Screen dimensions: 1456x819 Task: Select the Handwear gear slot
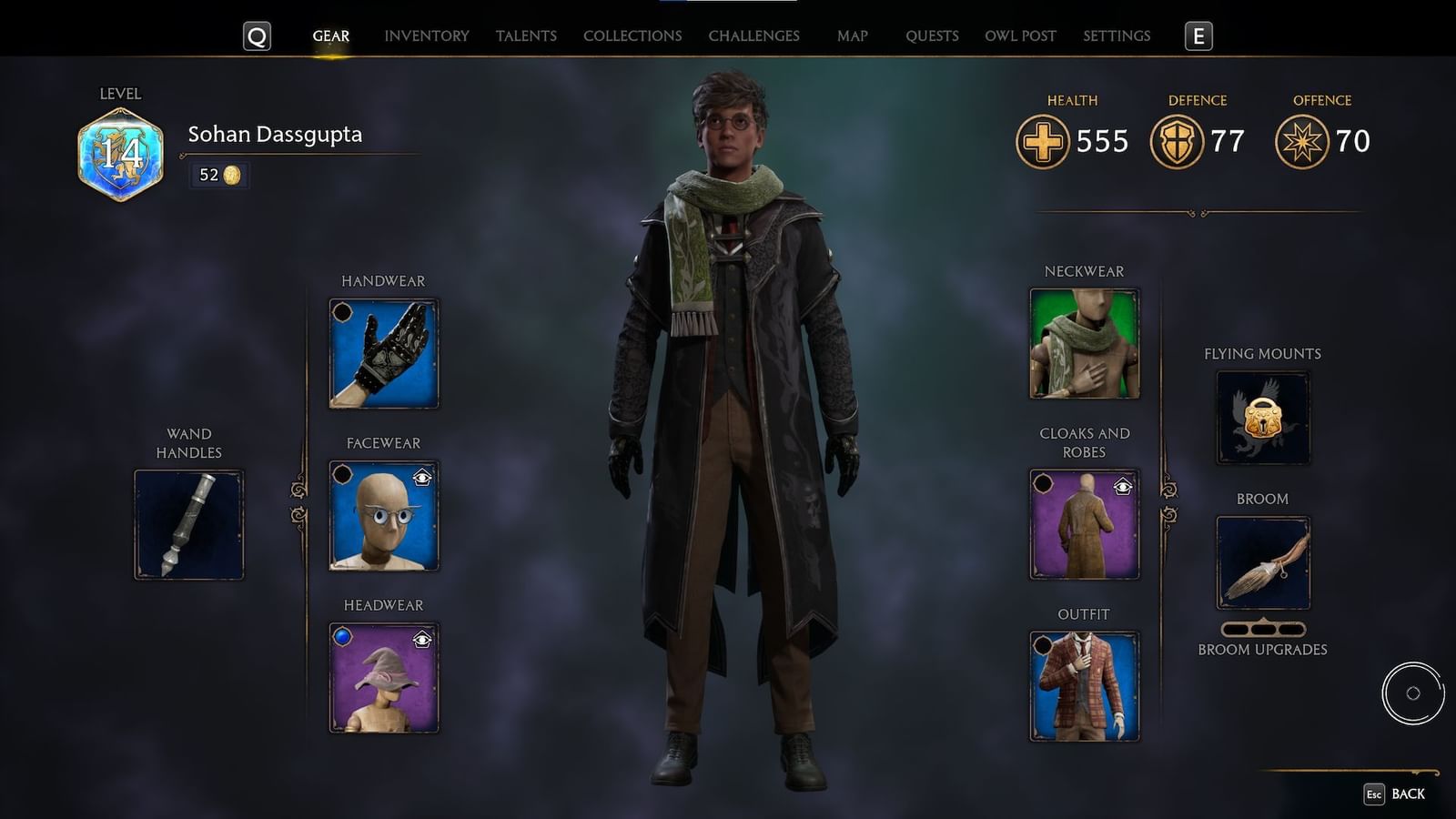point(382,353)
